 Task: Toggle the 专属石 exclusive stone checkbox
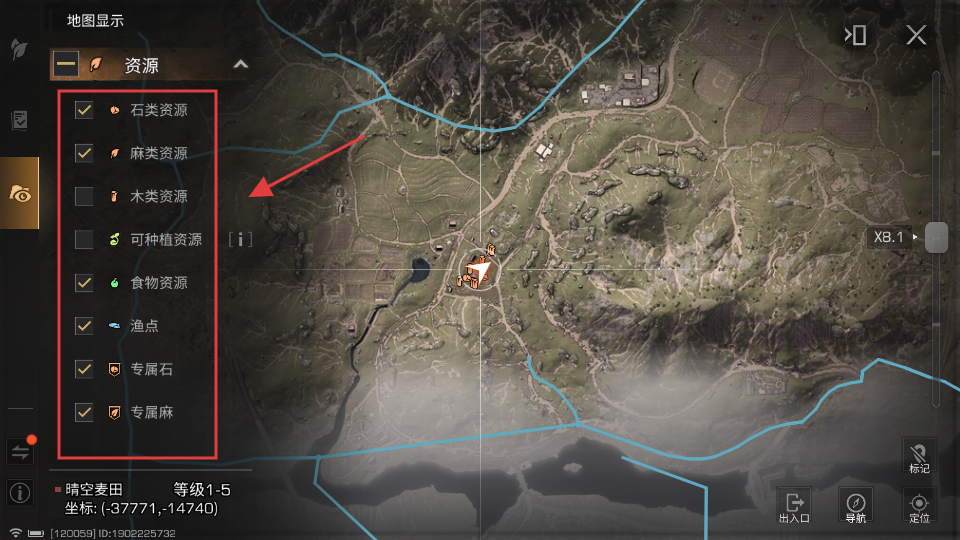pos(84,369)
